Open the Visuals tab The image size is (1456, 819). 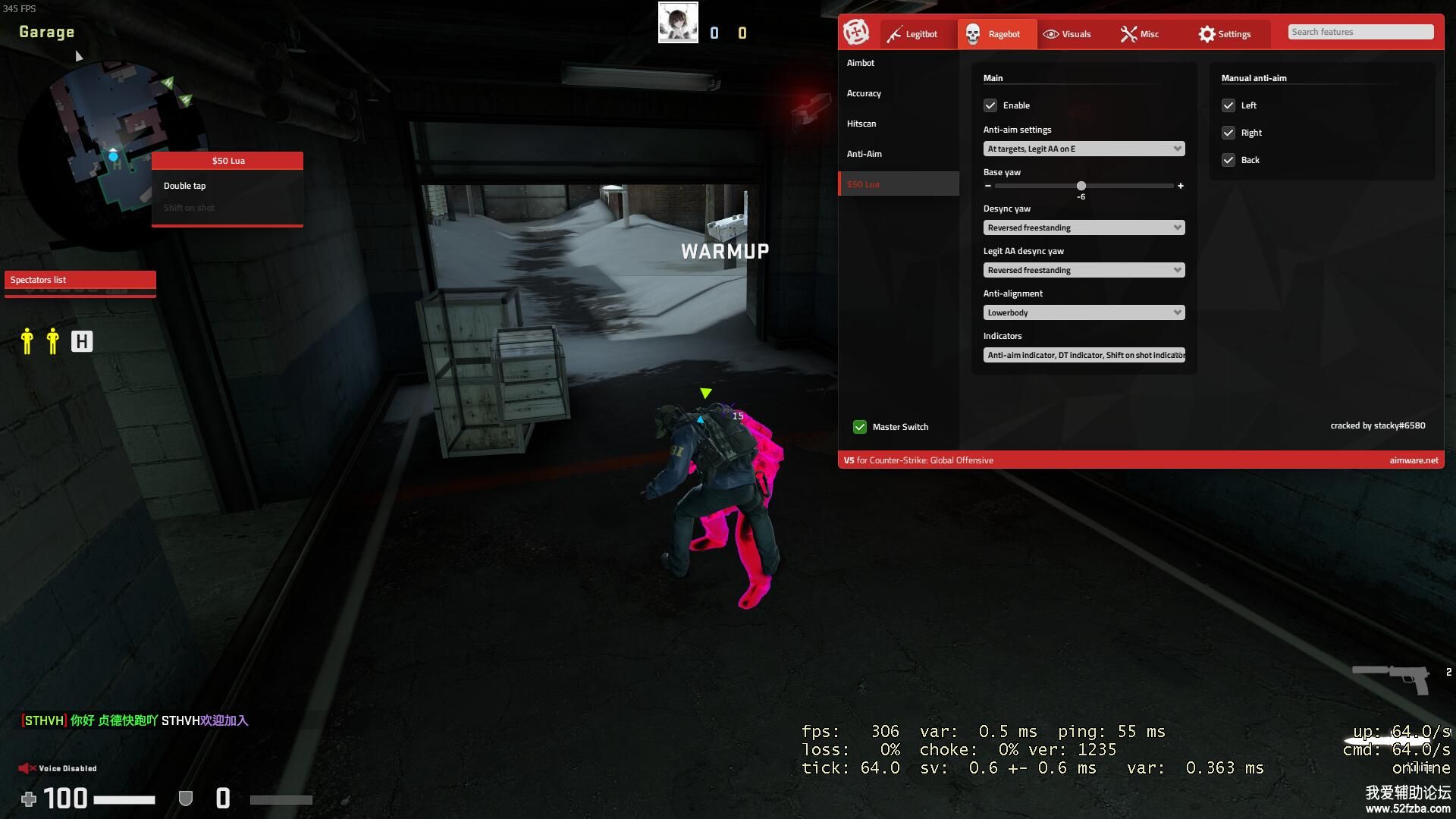[1068, 34]
